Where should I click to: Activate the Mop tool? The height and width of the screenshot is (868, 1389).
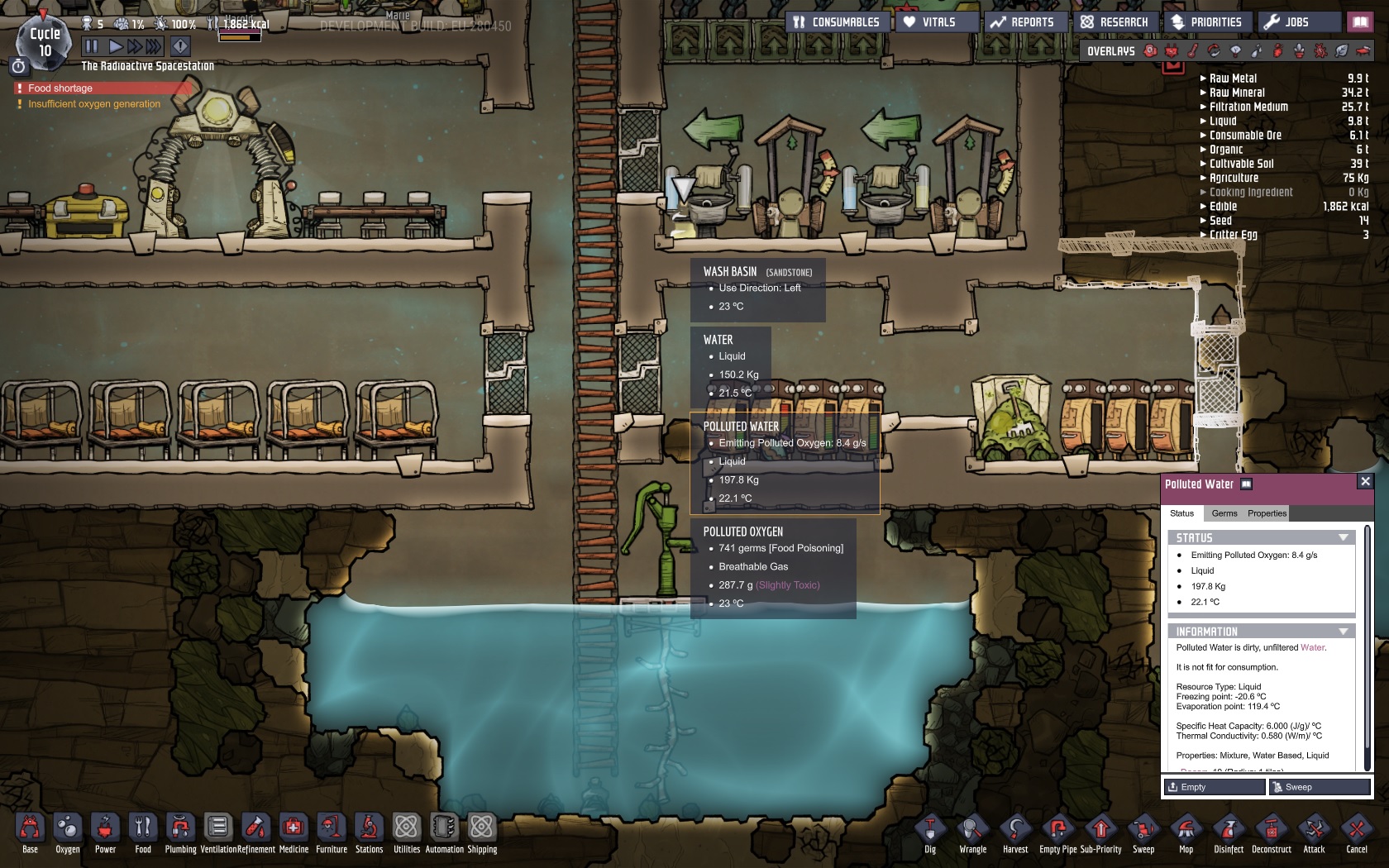[x=1186, y=832]
